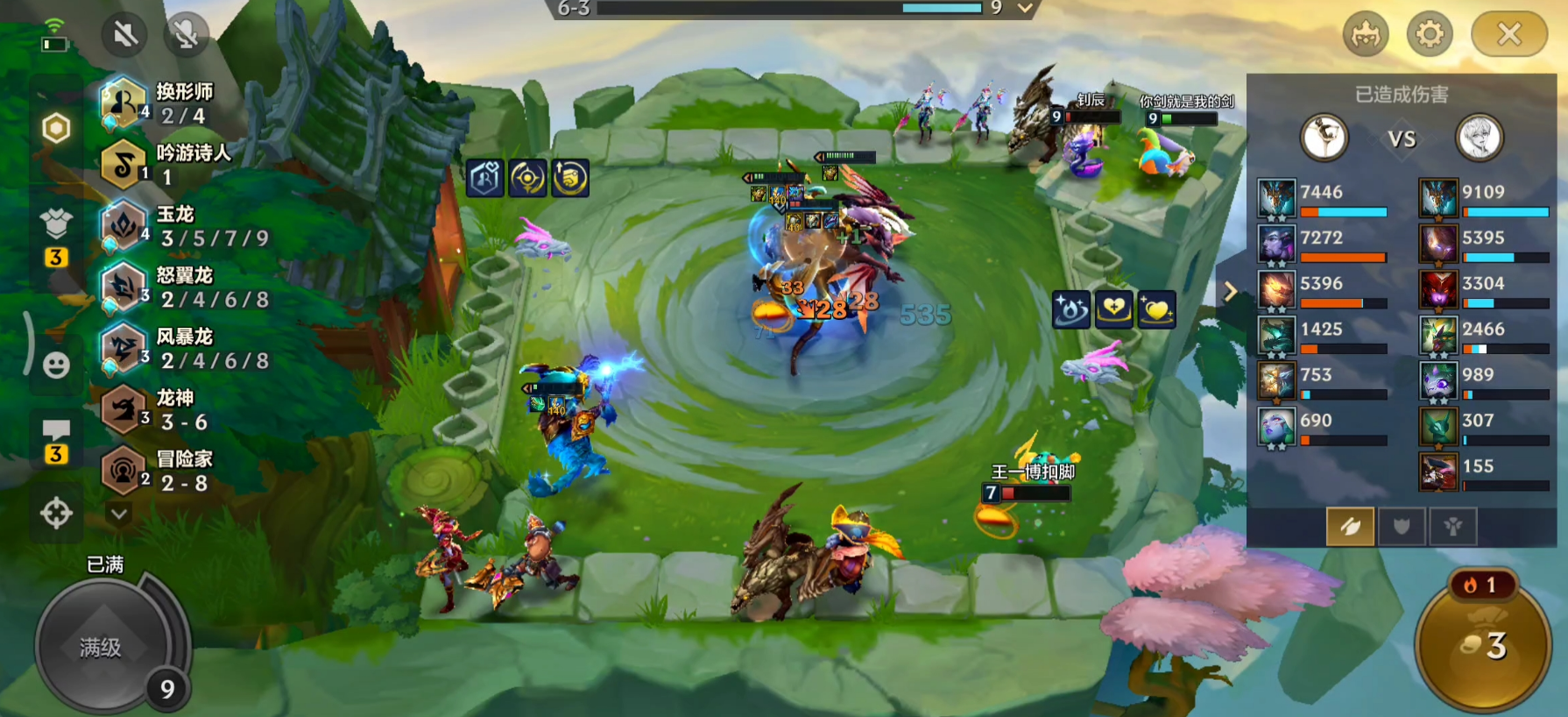The image size is (1568, 717).
Task: Open the emote smiley face button
Action: (x=56, y=365)
